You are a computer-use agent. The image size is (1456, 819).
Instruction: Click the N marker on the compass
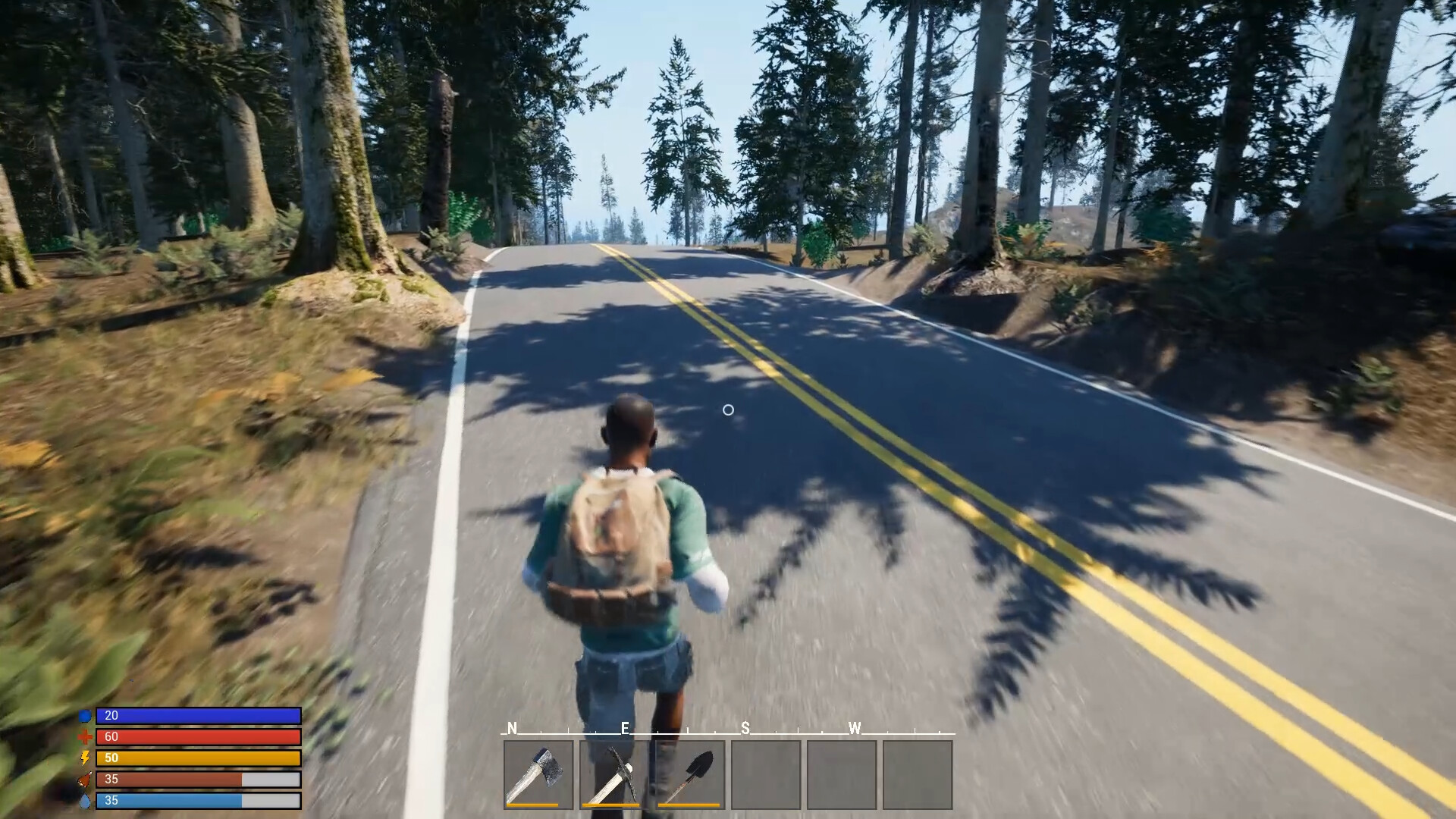pos(512,730)
